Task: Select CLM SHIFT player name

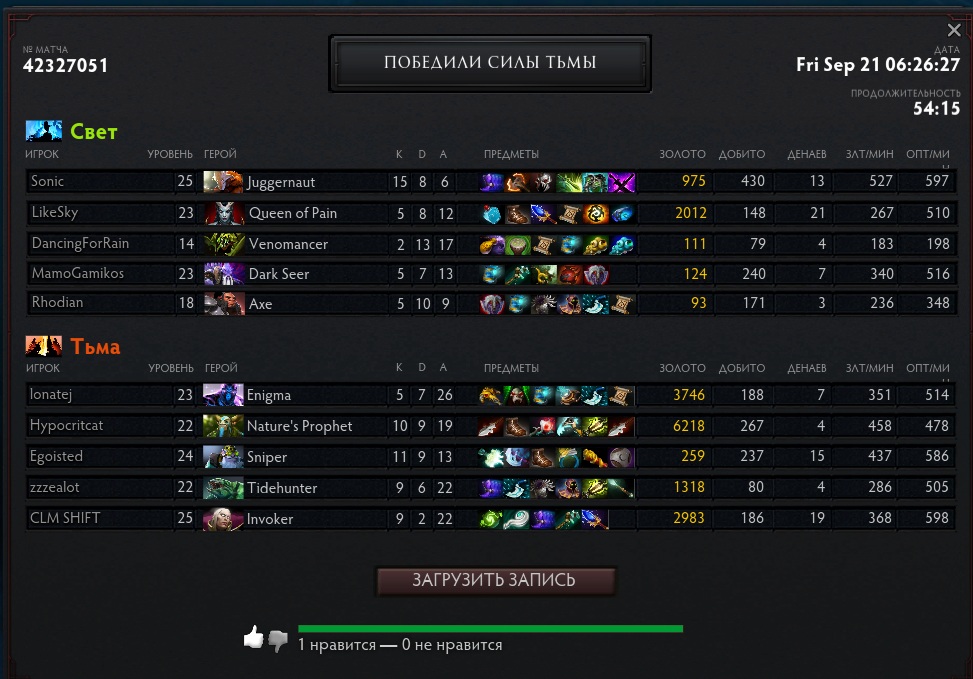Action: tap(65, 518)
